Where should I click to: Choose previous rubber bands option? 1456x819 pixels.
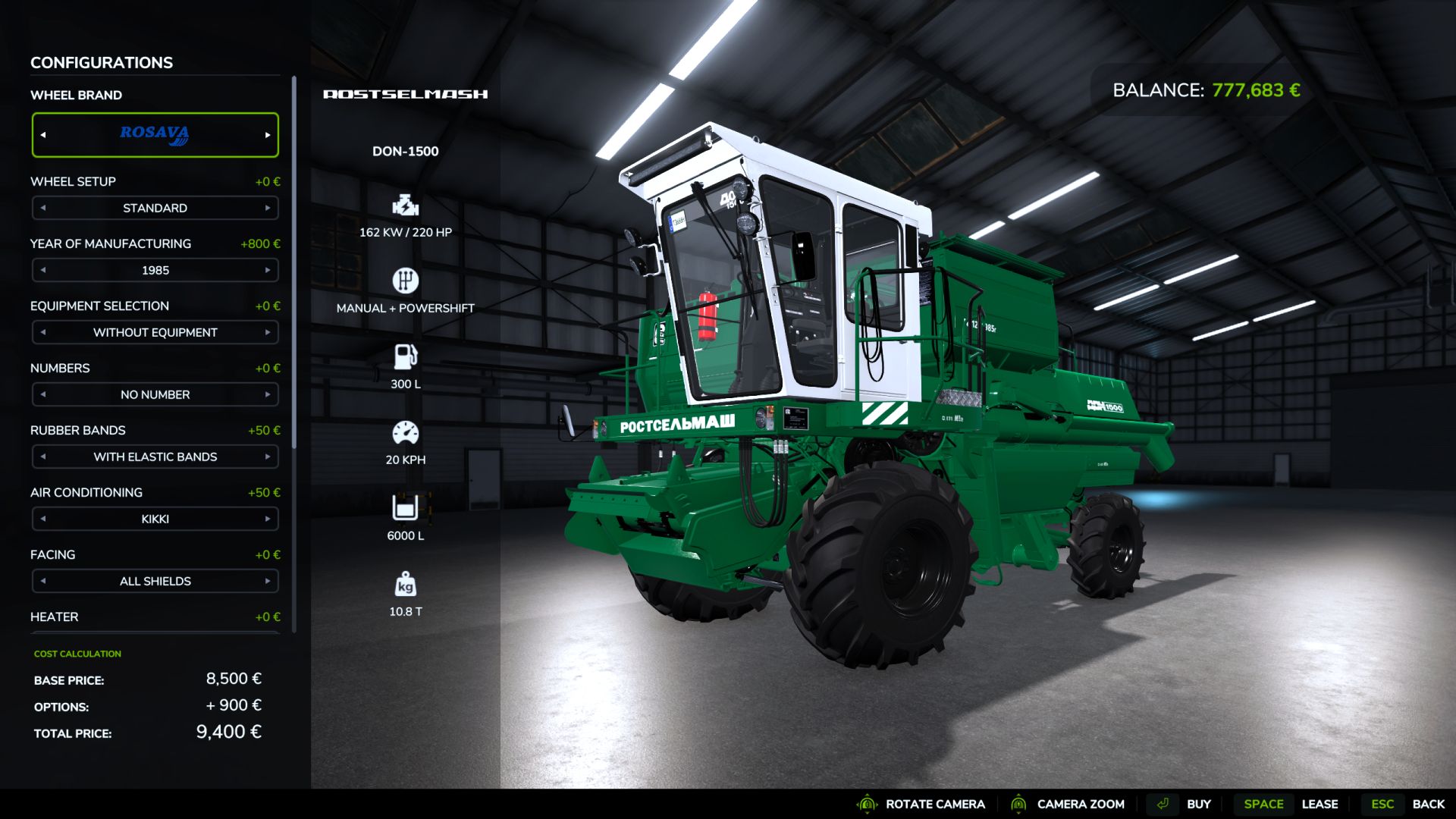[43, 457]
